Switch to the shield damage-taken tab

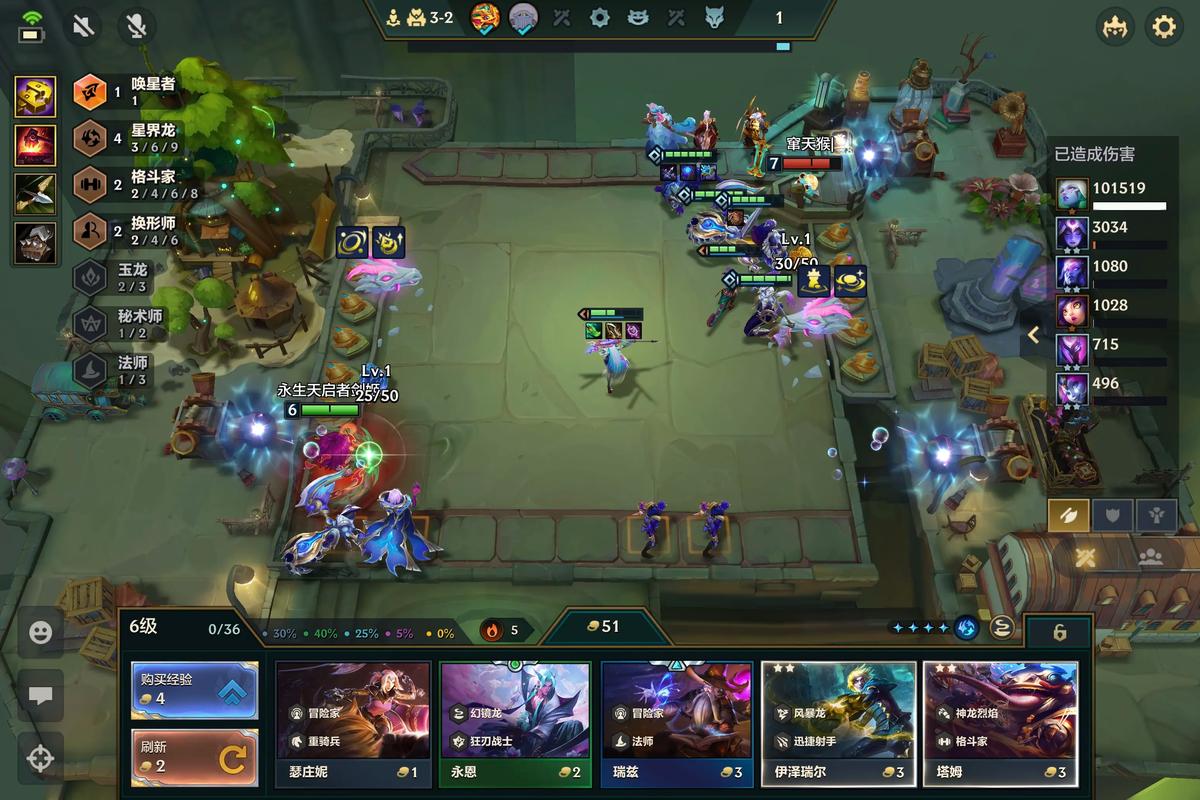tap(1112, 515)
